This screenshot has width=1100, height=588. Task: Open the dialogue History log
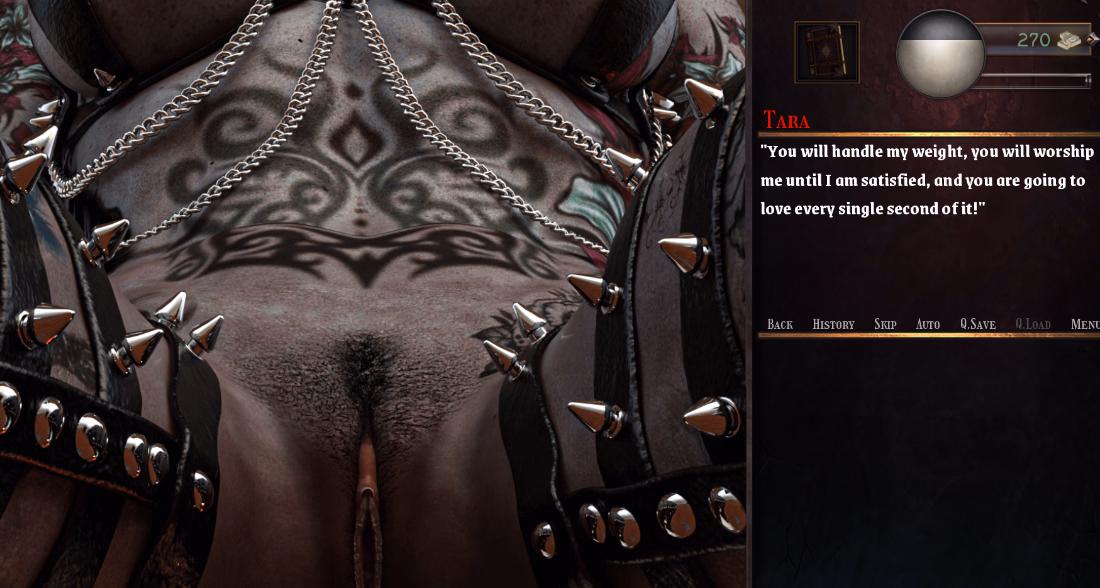(833, 324)
